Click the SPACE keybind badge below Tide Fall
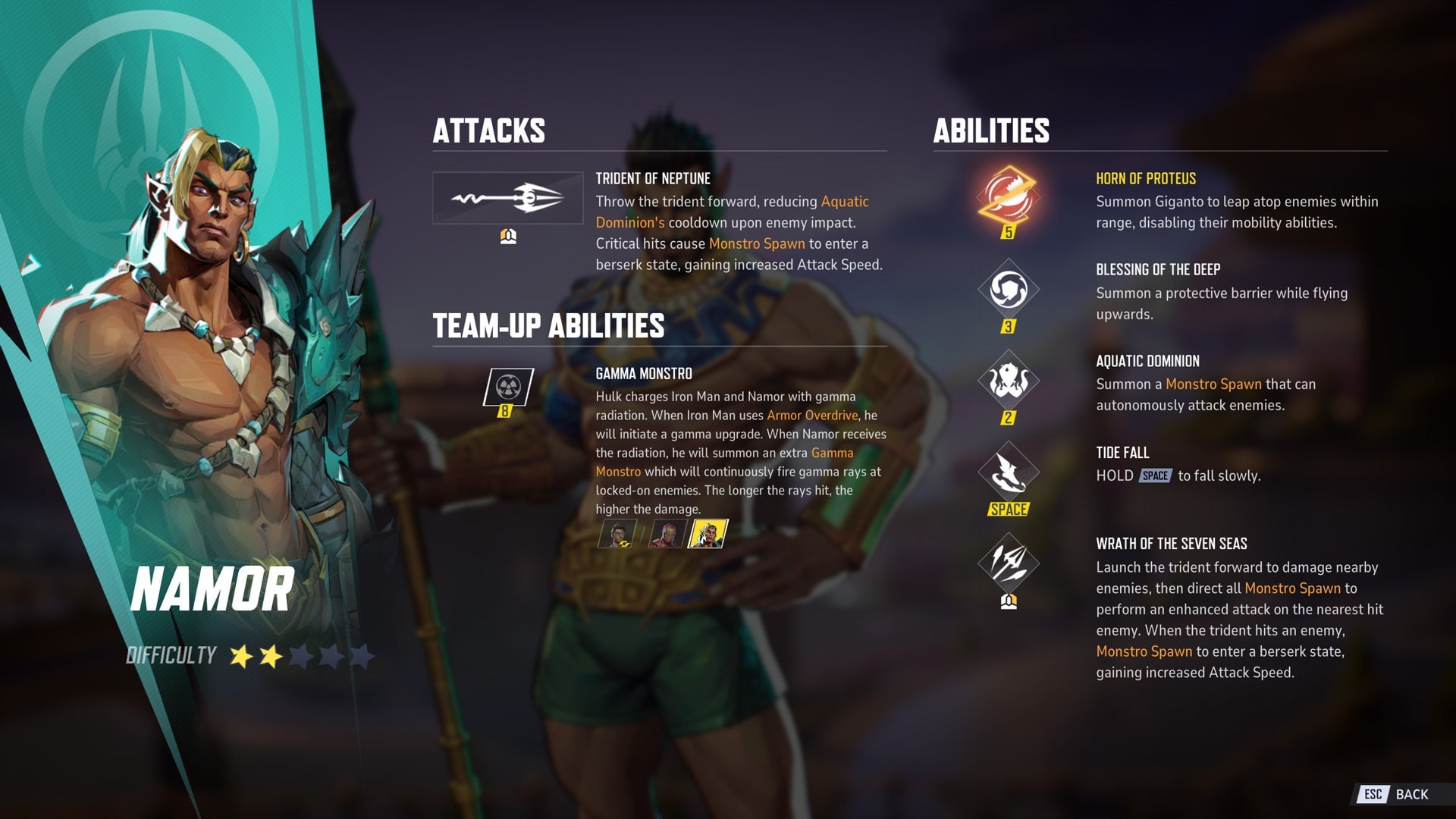 tap(1009, 510)
